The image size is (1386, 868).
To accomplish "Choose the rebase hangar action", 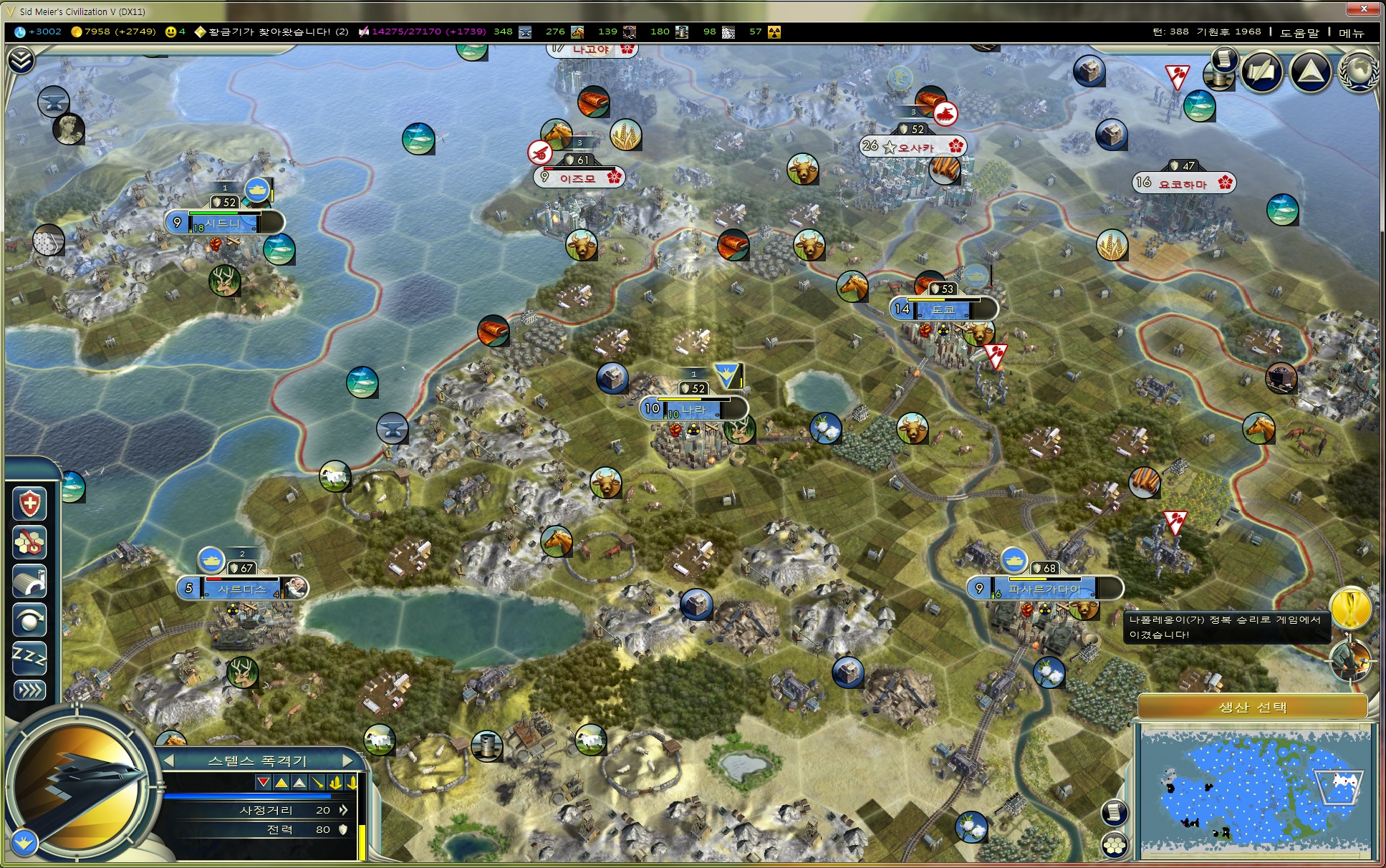I will click(x=29, y=581).
